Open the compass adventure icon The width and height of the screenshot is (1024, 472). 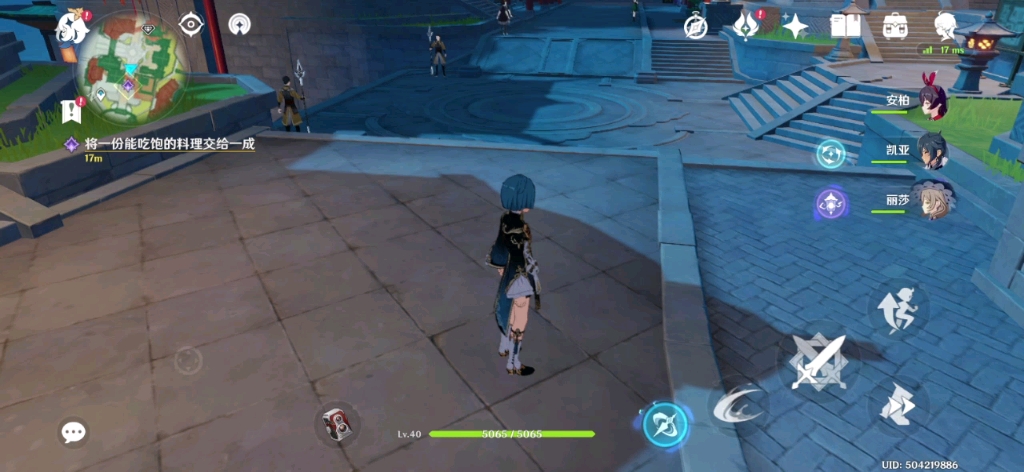pyautogui.click(x=696, y=26)
